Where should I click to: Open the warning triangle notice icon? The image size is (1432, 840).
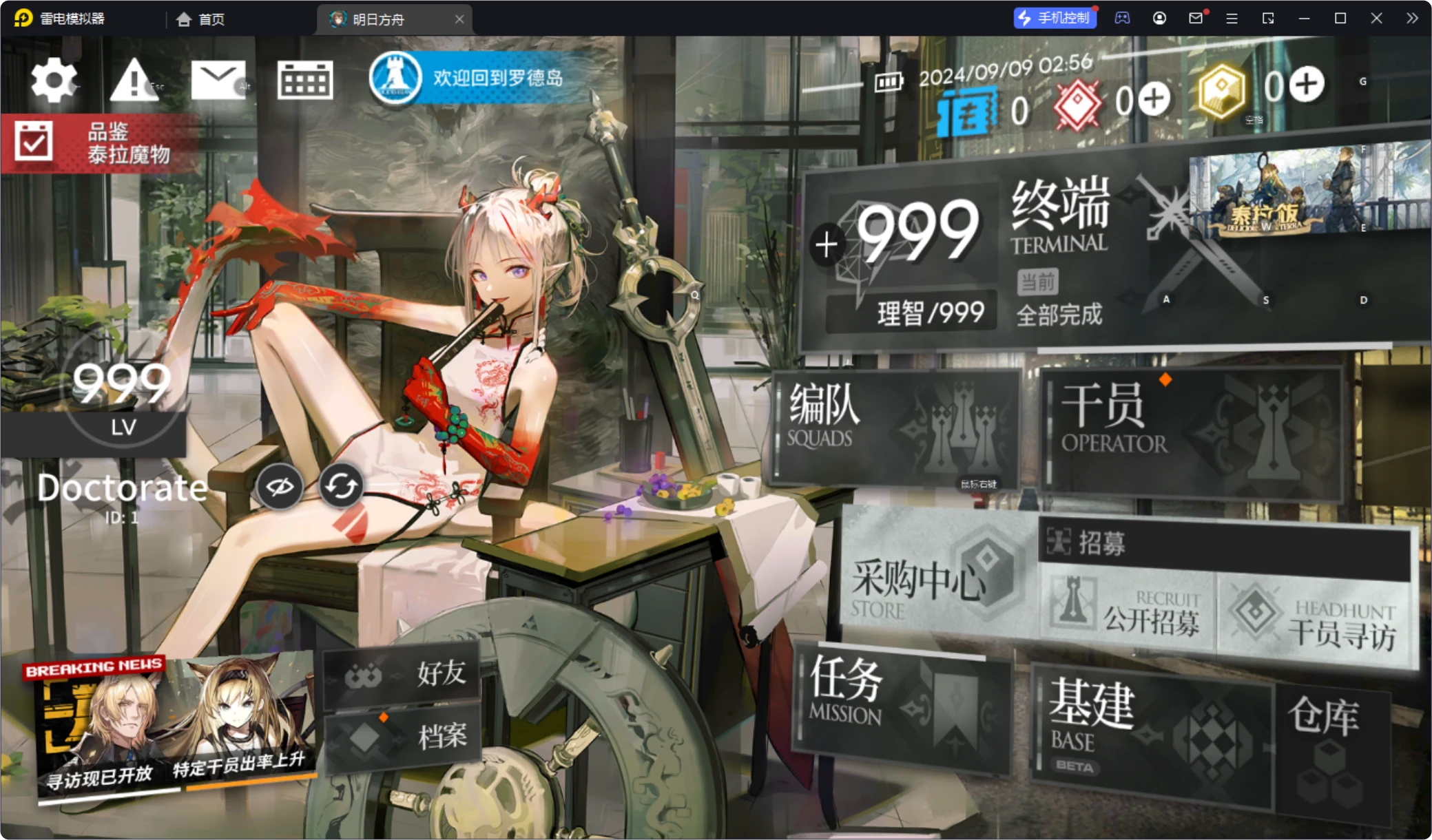pyautogui.click(x=134, y=81)
